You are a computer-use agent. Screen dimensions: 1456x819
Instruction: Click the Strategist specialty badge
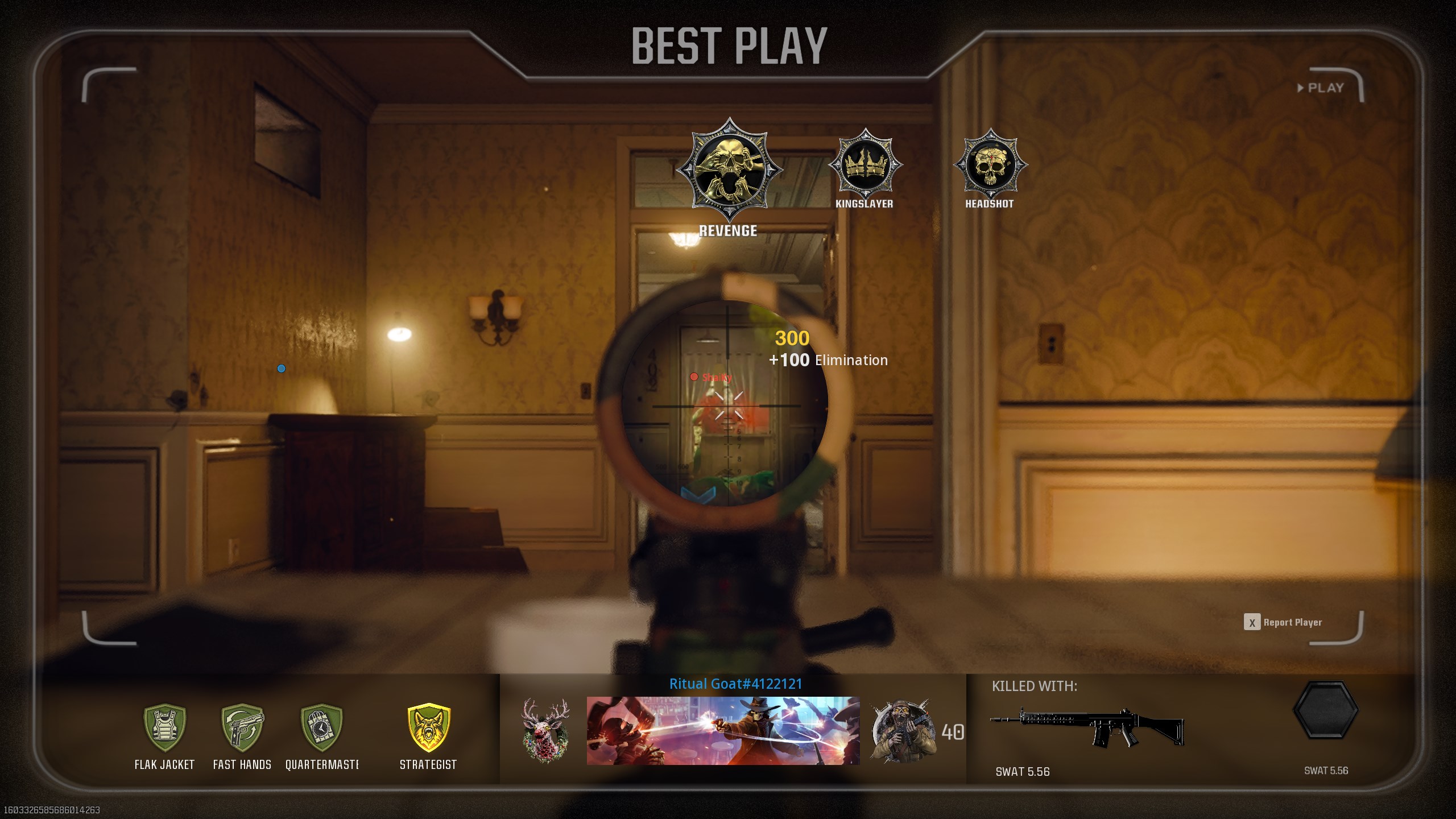(429, 727)
